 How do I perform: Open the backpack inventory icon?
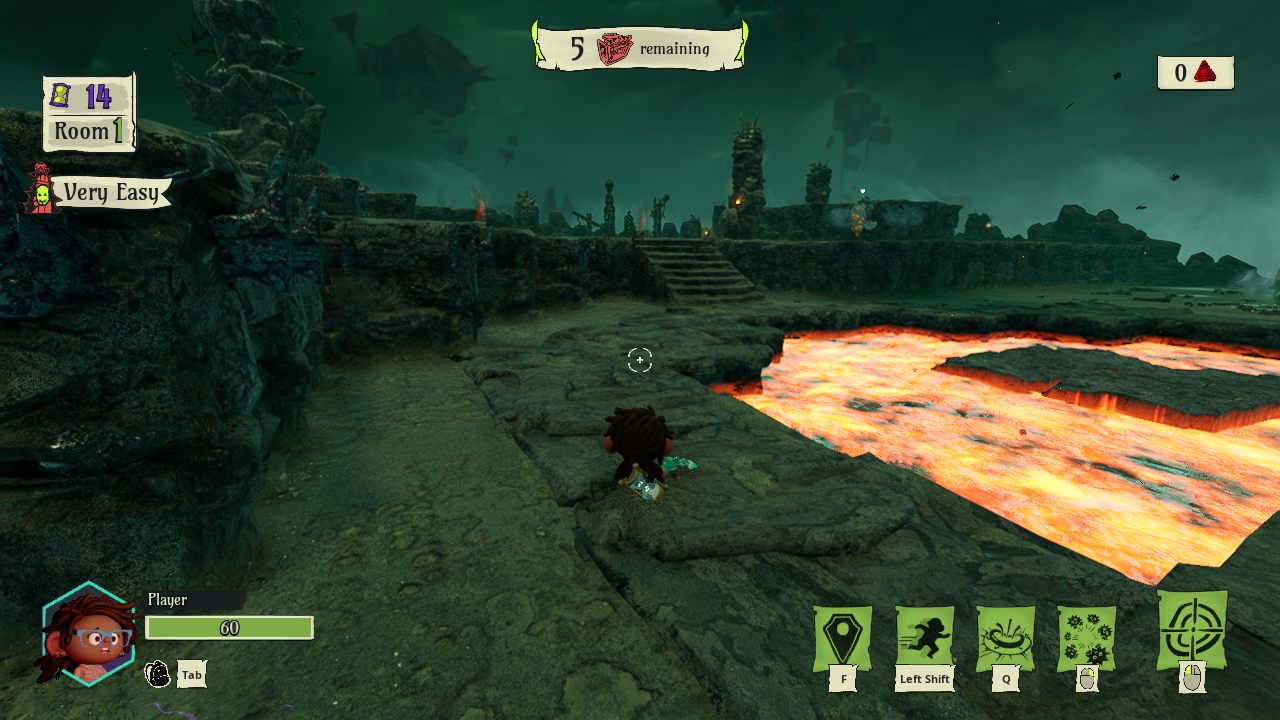158,674
